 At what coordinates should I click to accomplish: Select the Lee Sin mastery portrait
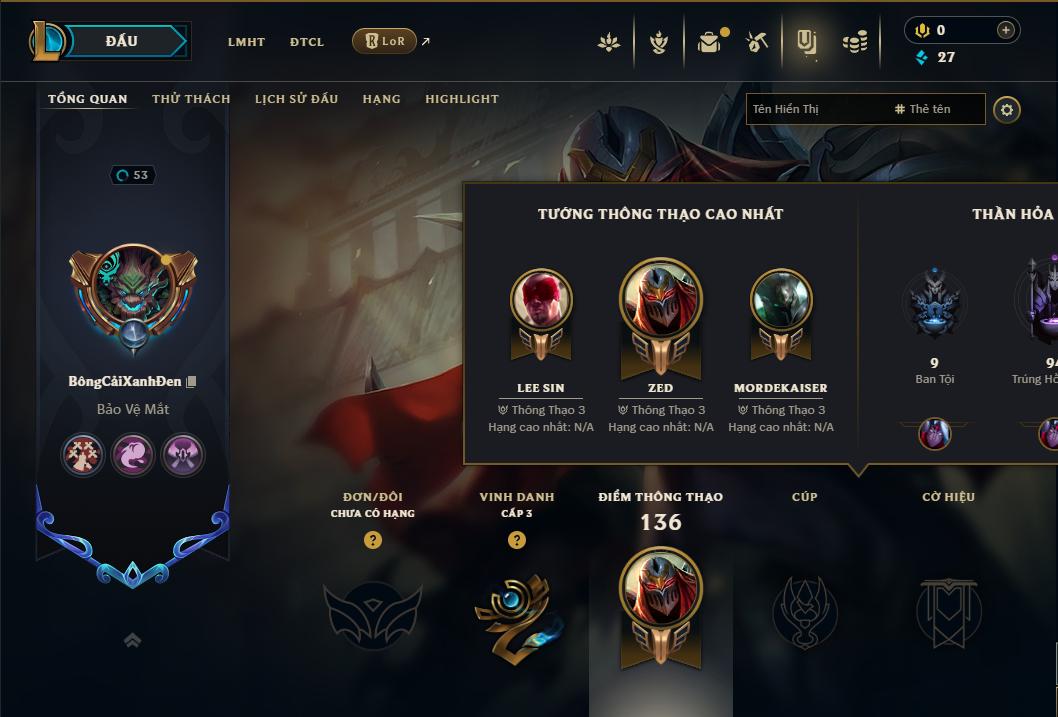pyautogui.click(x=541, y=300)
